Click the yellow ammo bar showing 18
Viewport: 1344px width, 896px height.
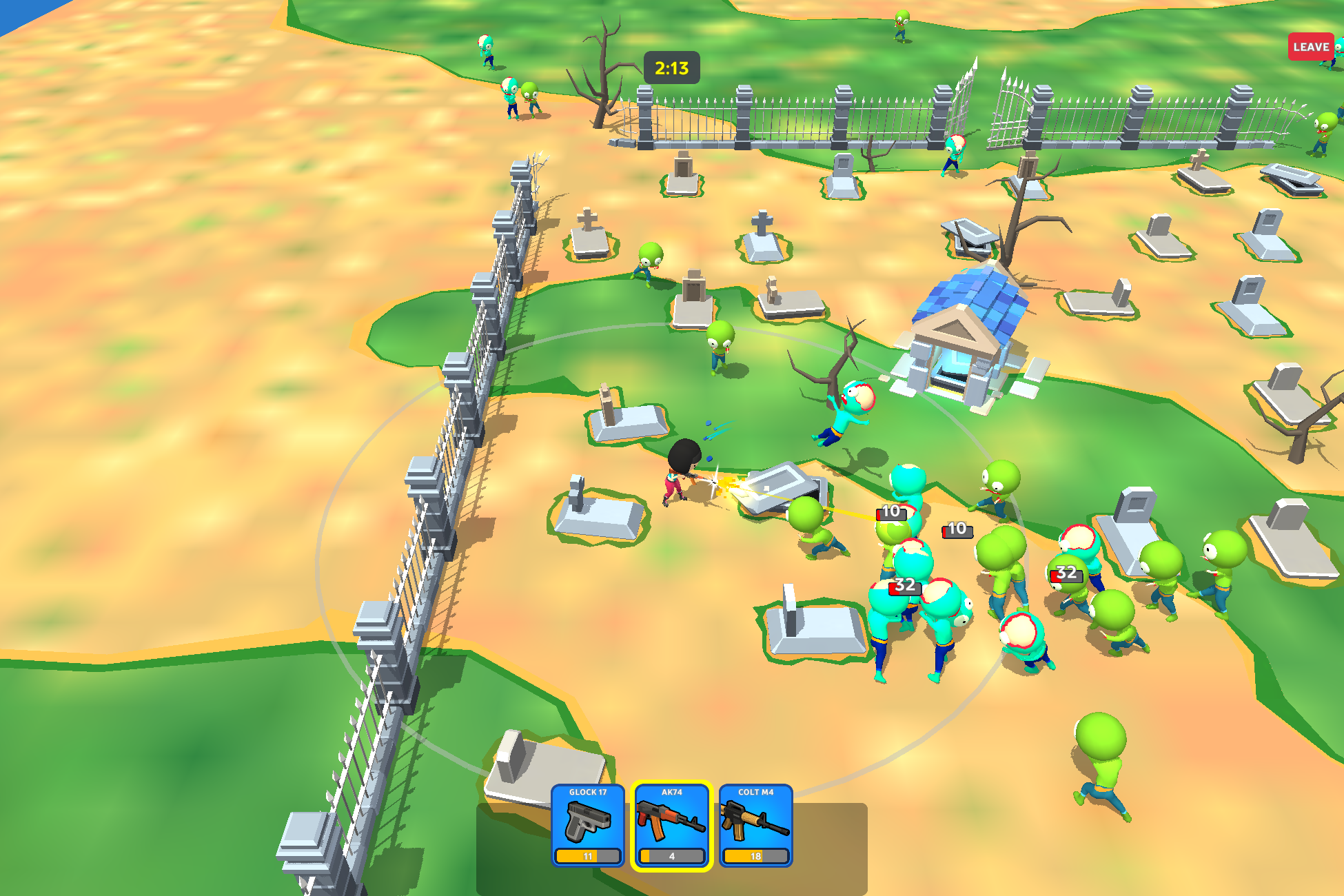coord(756,857)
